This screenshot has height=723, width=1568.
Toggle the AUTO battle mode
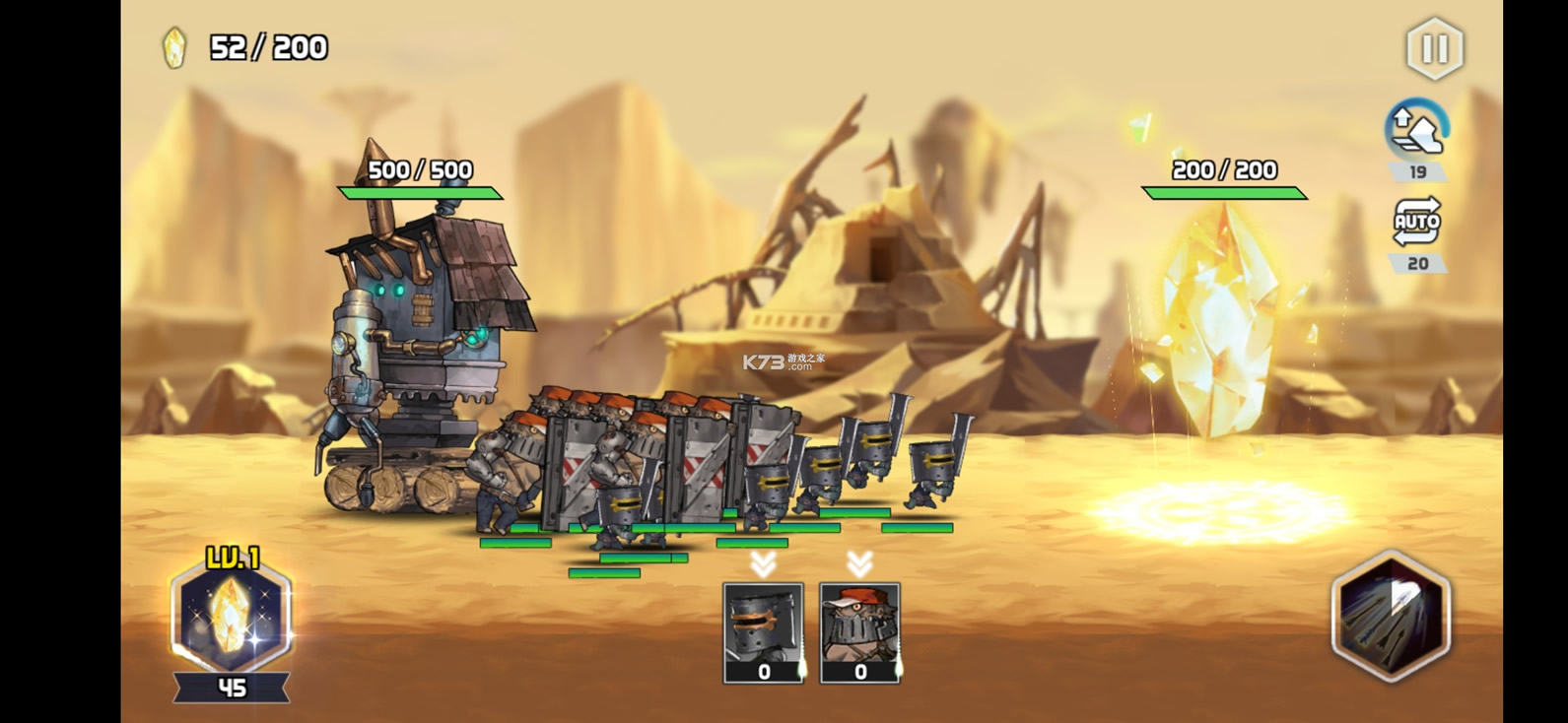coord(1416,224)
